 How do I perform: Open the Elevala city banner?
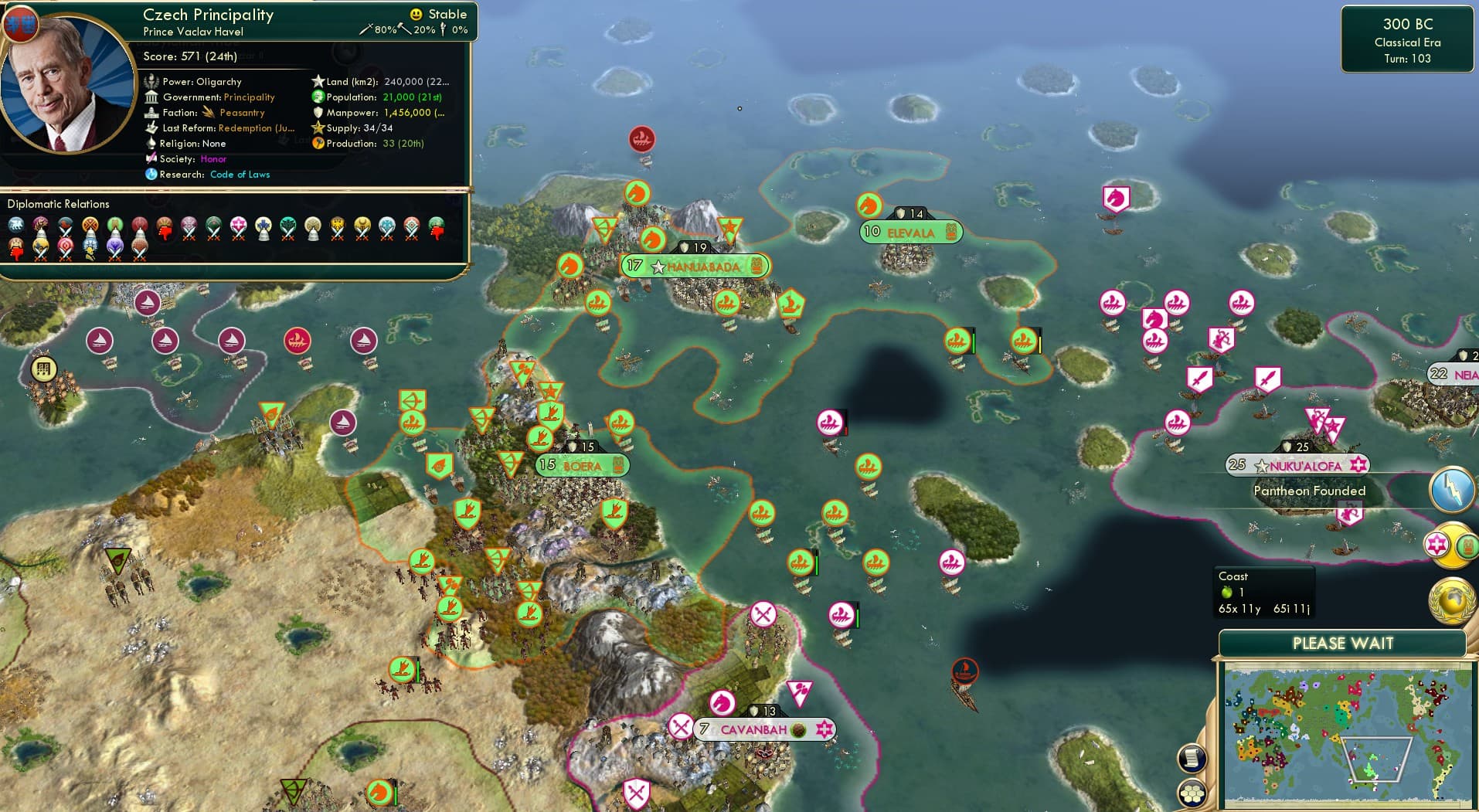coord(910,232)
